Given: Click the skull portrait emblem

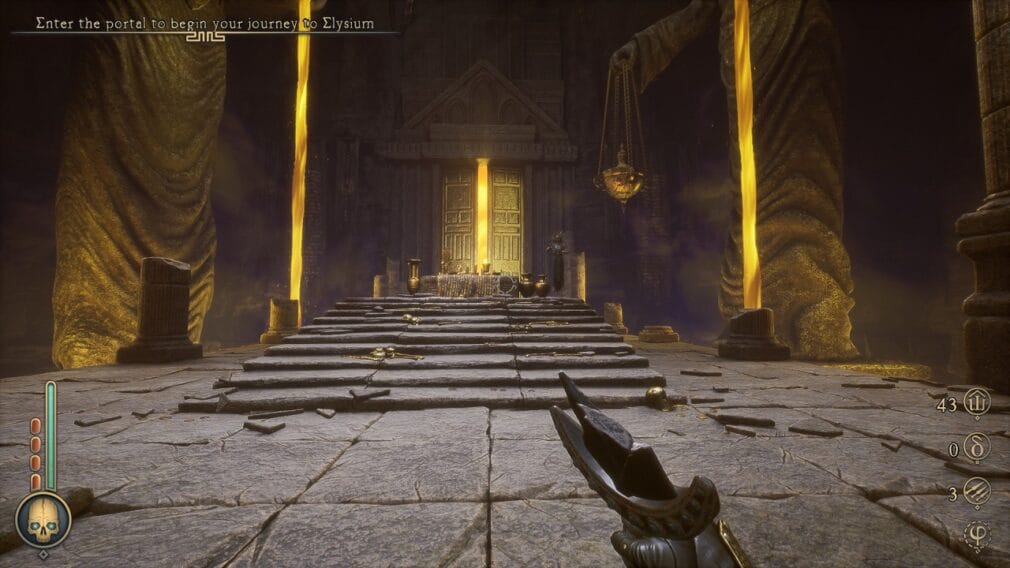Looking at the screenshot, I should coord(43,520).
